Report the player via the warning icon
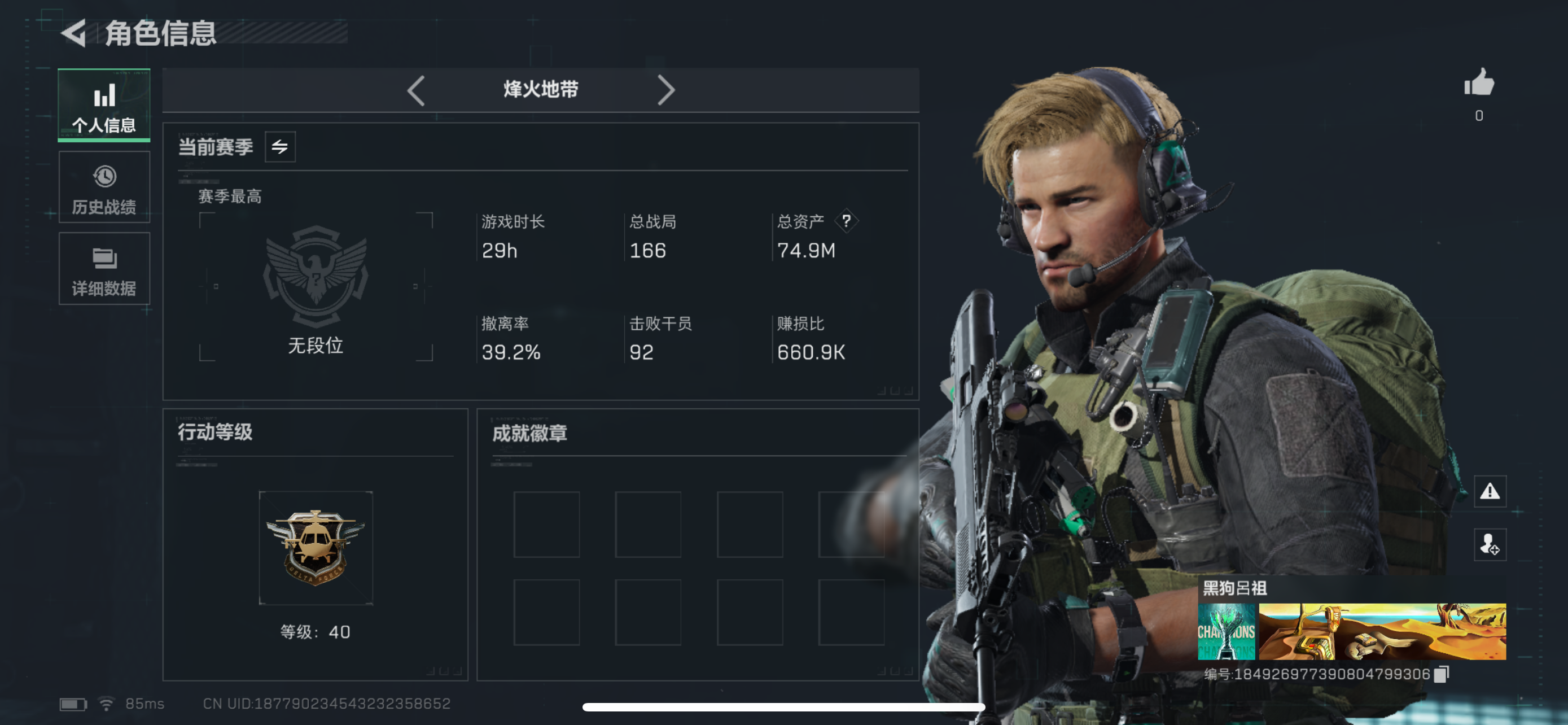Viewport: 1568px width, 725px height. point(1491,491)
